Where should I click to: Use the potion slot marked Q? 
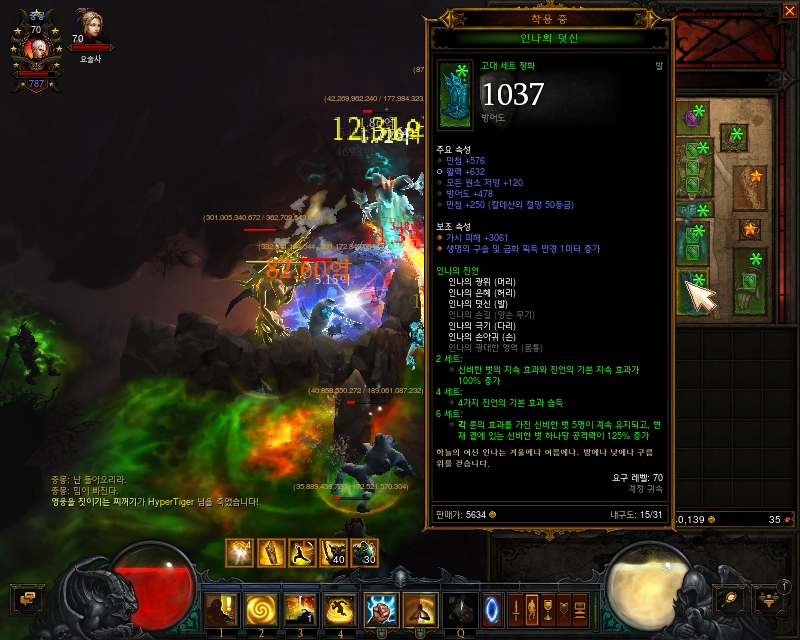click(x=460, y=608)
